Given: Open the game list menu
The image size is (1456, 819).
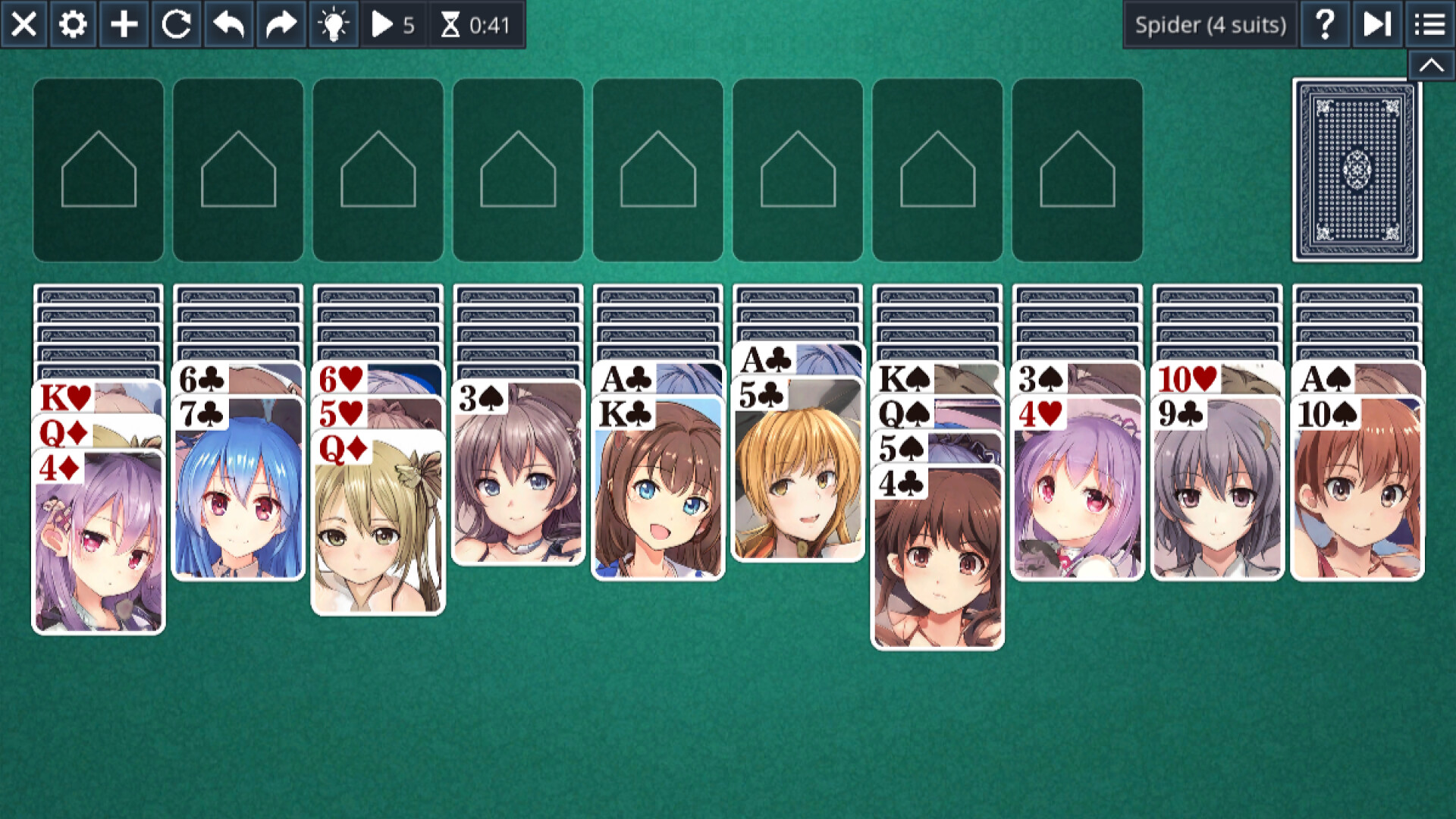Looking at the screenshot, I should click(x=1428, y=24).
